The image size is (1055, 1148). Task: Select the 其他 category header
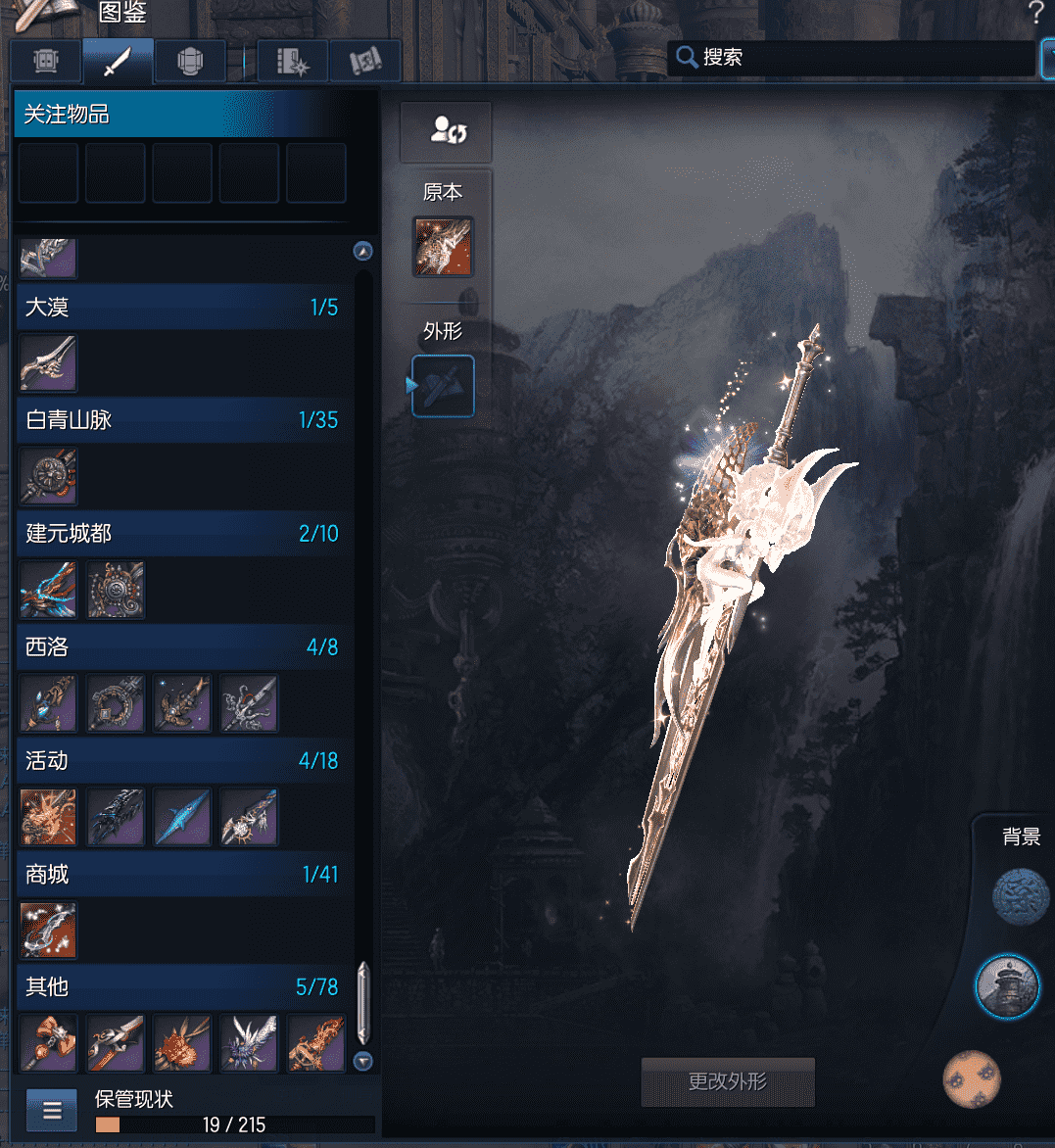coord(182,987)
